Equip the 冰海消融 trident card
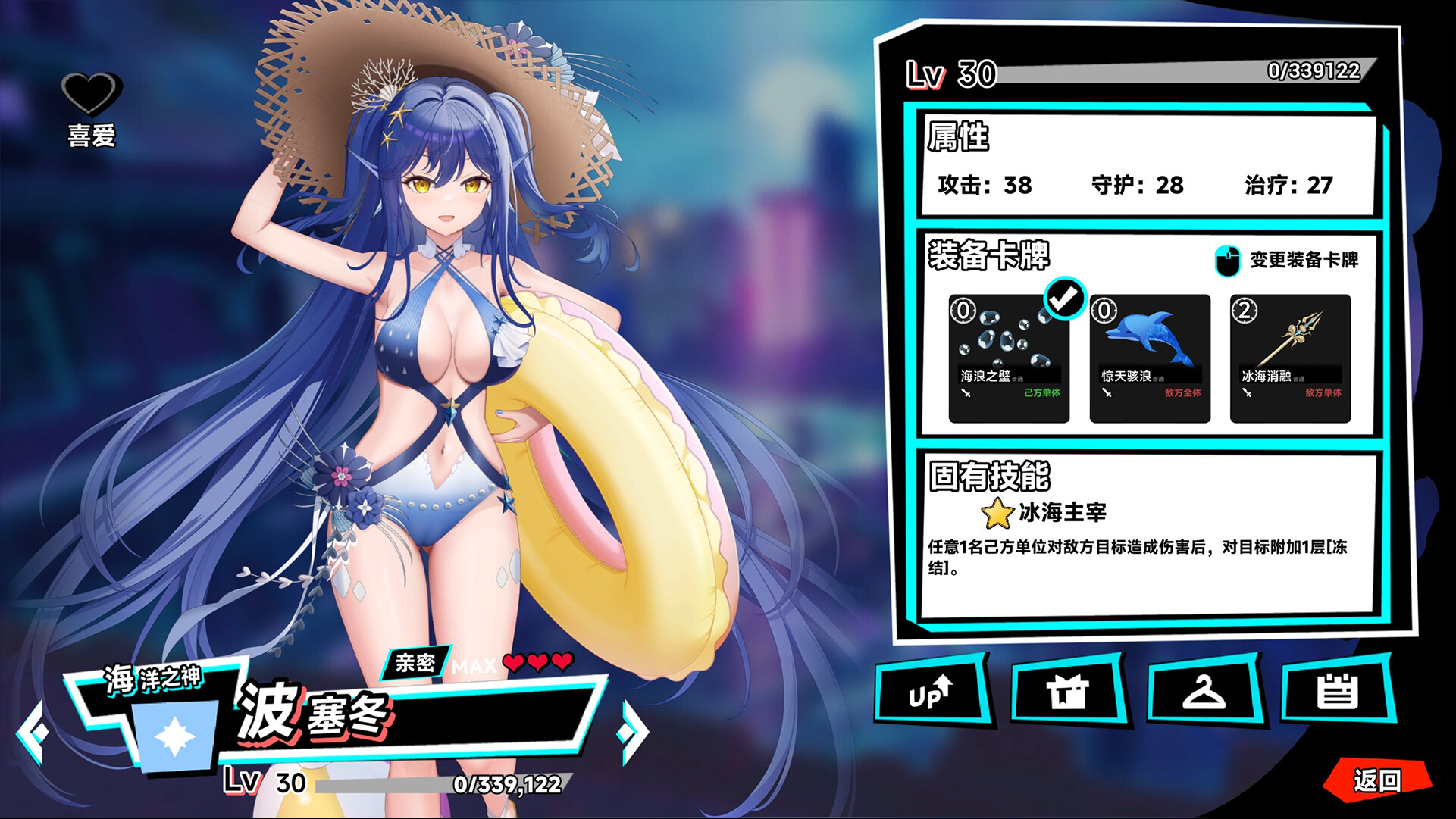 pos(1290,356)
